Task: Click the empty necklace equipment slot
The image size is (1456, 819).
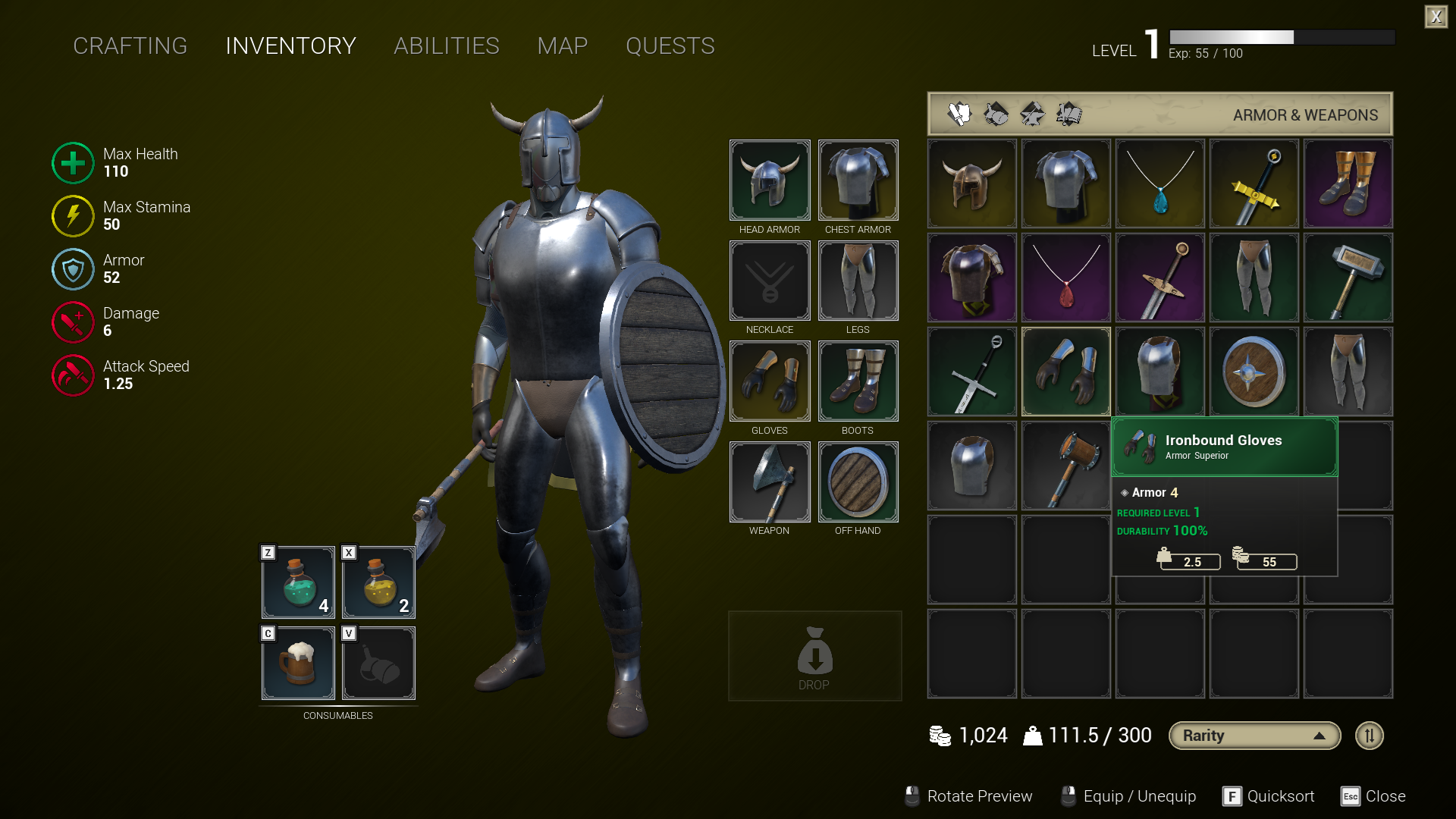Action: pyautogui.click(x=769, y=281)
